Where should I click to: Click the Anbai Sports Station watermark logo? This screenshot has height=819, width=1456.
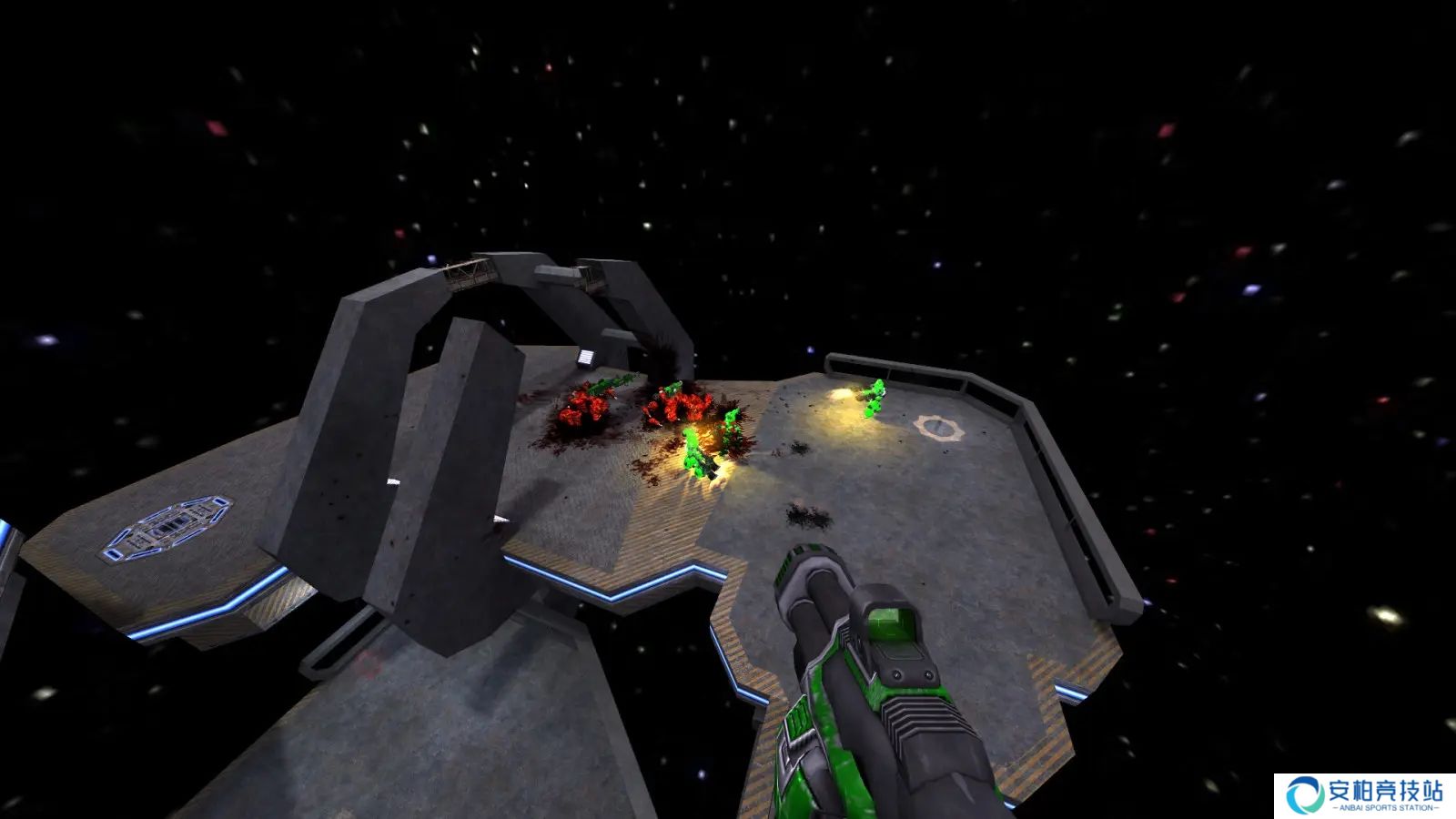coord(1364,795)
